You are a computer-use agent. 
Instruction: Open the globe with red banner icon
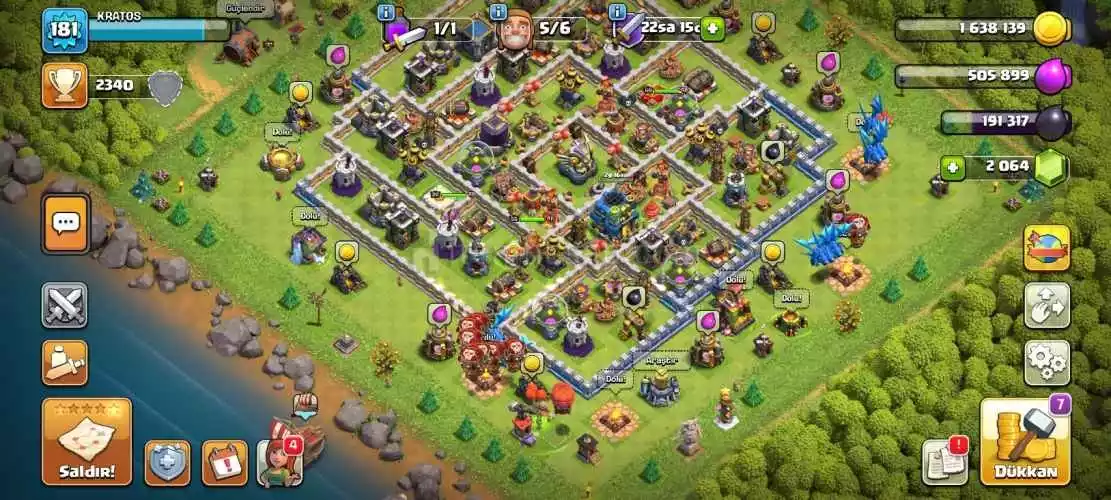coord(1046,248)
